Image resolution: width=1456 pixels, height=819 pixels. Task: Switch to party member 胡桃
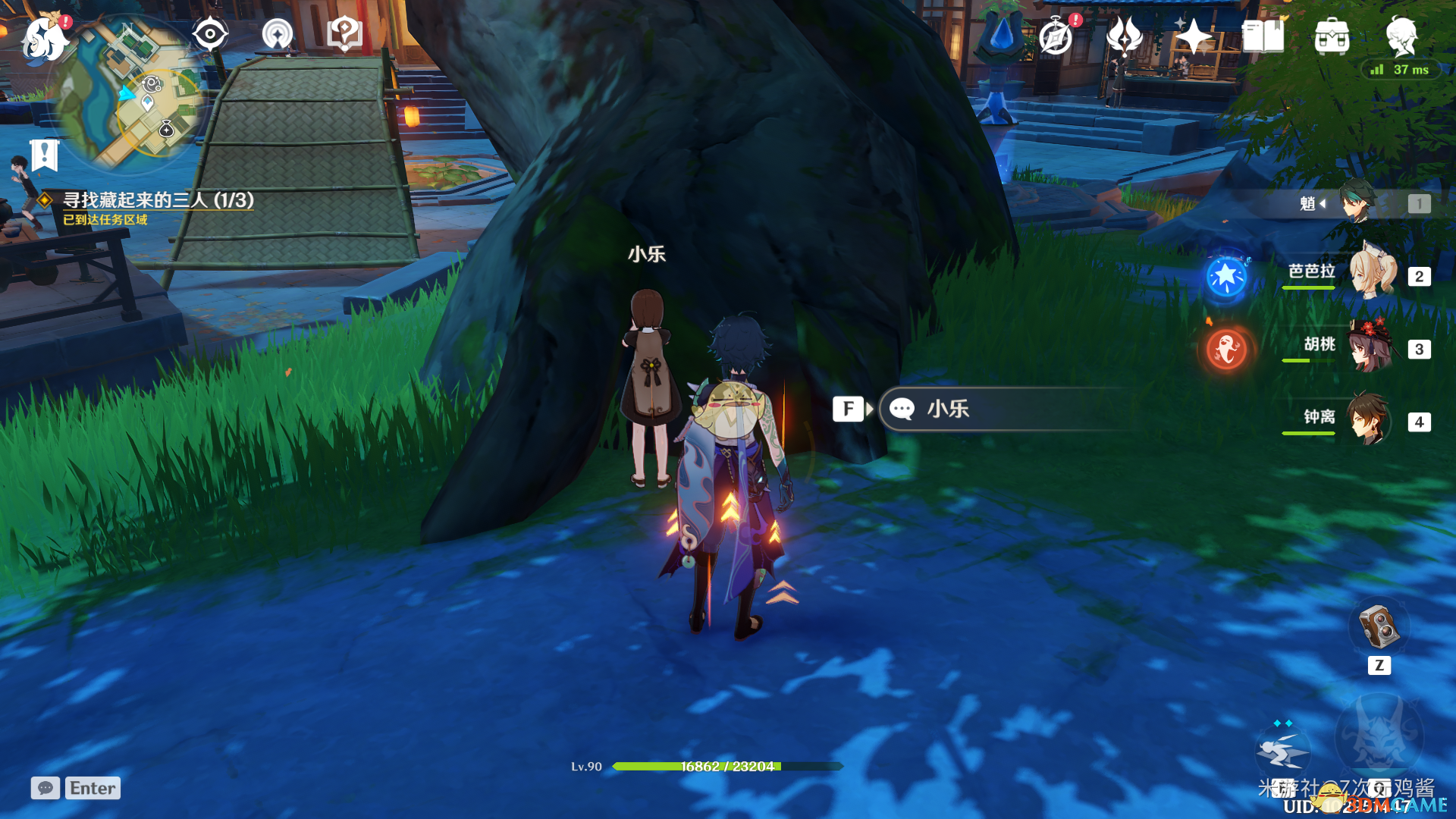pos(1370,347)
